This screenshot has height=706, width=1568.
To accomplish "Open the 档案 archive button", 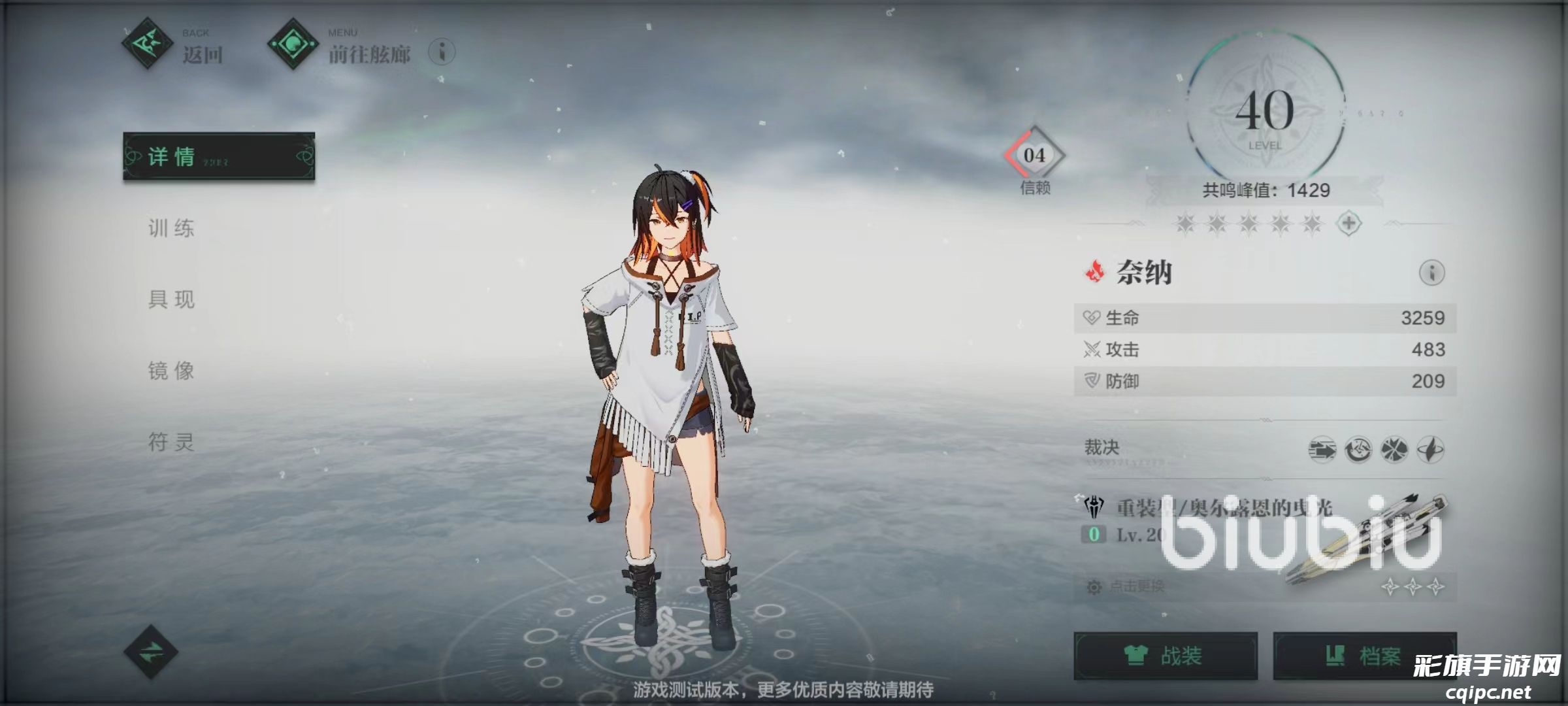I will (1364, 655).
